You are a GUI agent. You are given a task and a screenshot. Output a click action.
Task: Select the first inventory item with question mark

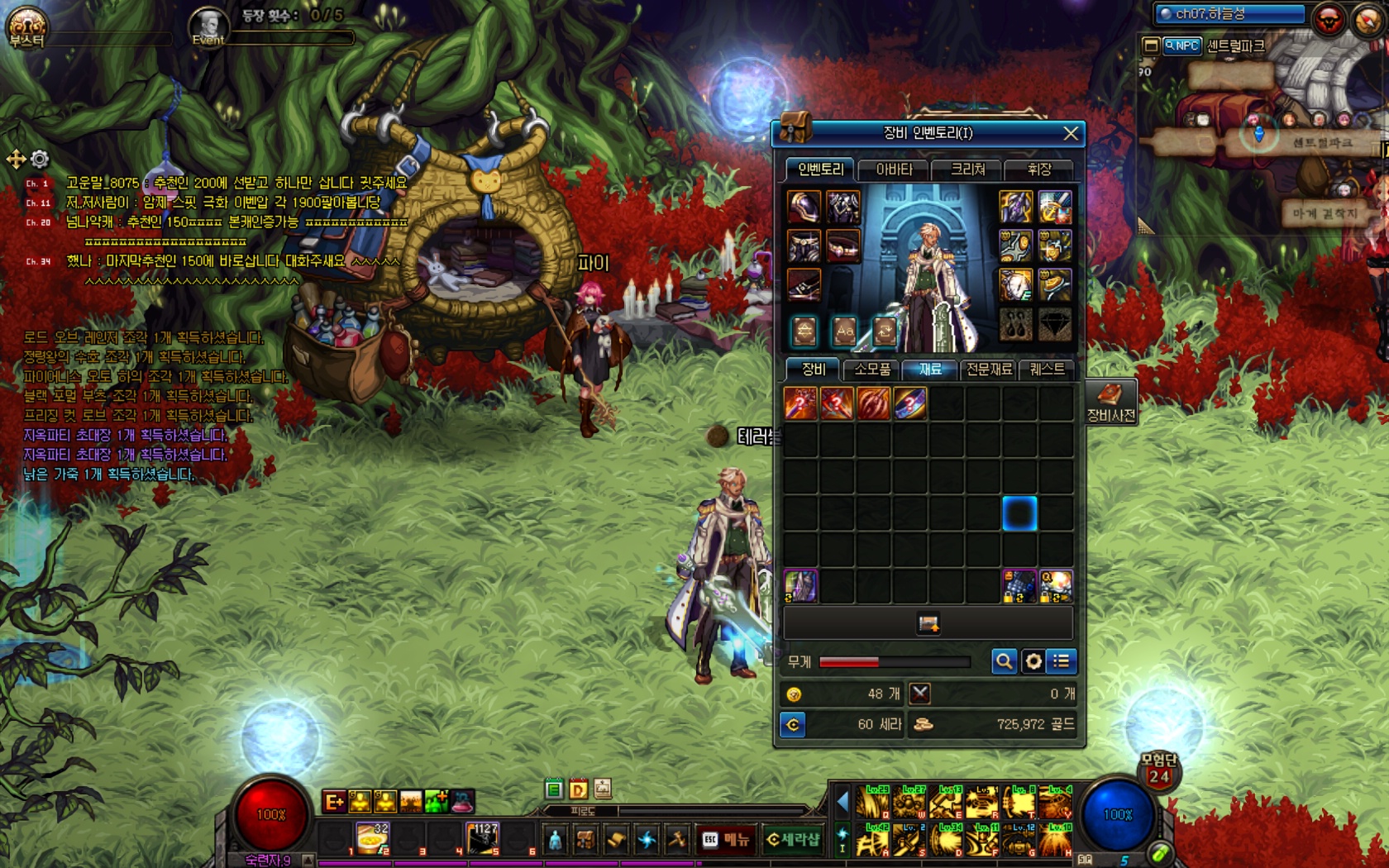(800, 403)
